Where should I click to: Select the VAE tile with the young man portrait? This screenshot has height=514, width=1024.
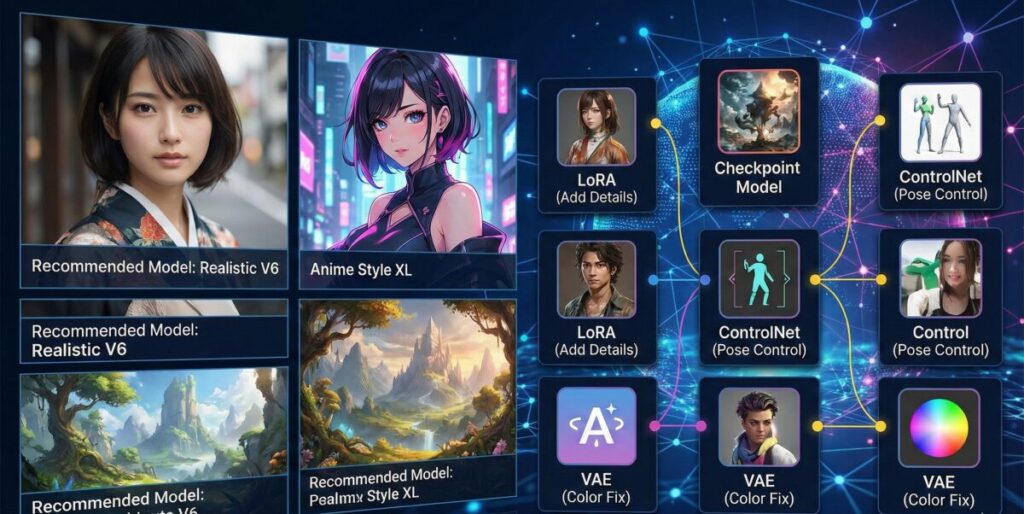(758, 447)
